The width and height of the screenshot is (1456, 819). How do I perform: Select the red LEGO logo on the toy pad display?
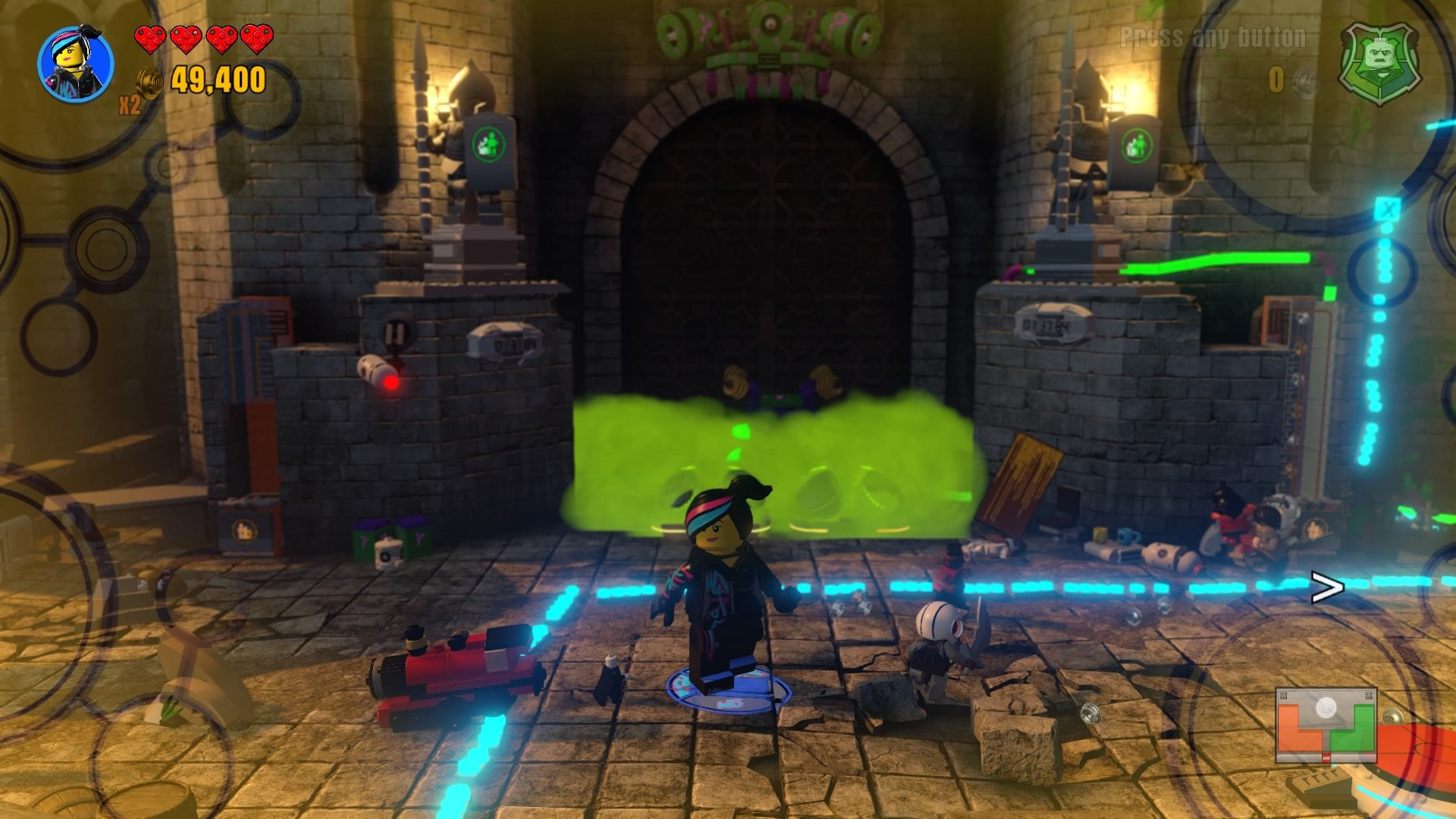pyautogui.click(x=1326, y=758)
